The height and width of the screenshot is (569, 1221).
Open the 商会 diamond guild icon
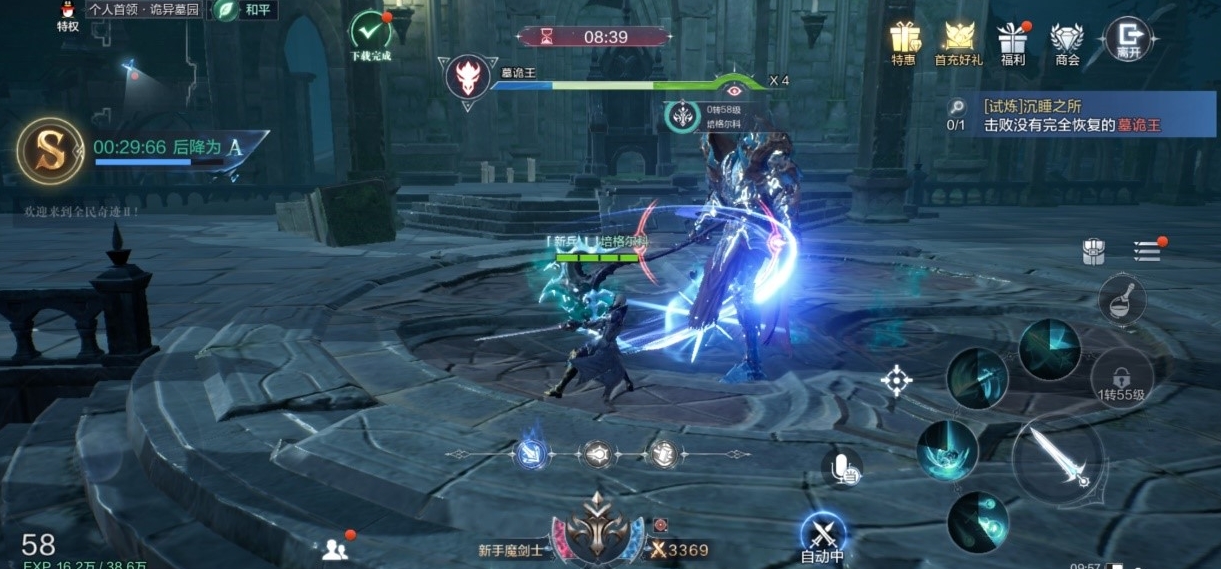(1067, 41)
